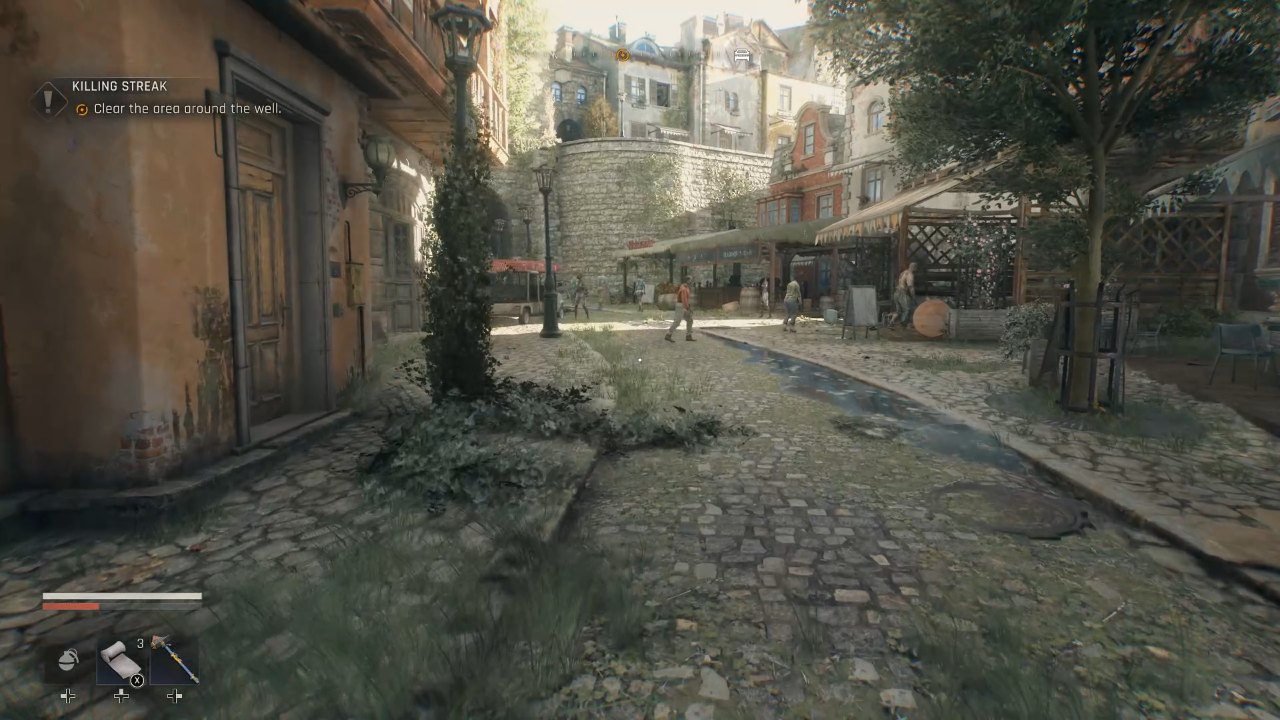Click the orange waypoint marker above the buildings

click(x=623, y=55)
